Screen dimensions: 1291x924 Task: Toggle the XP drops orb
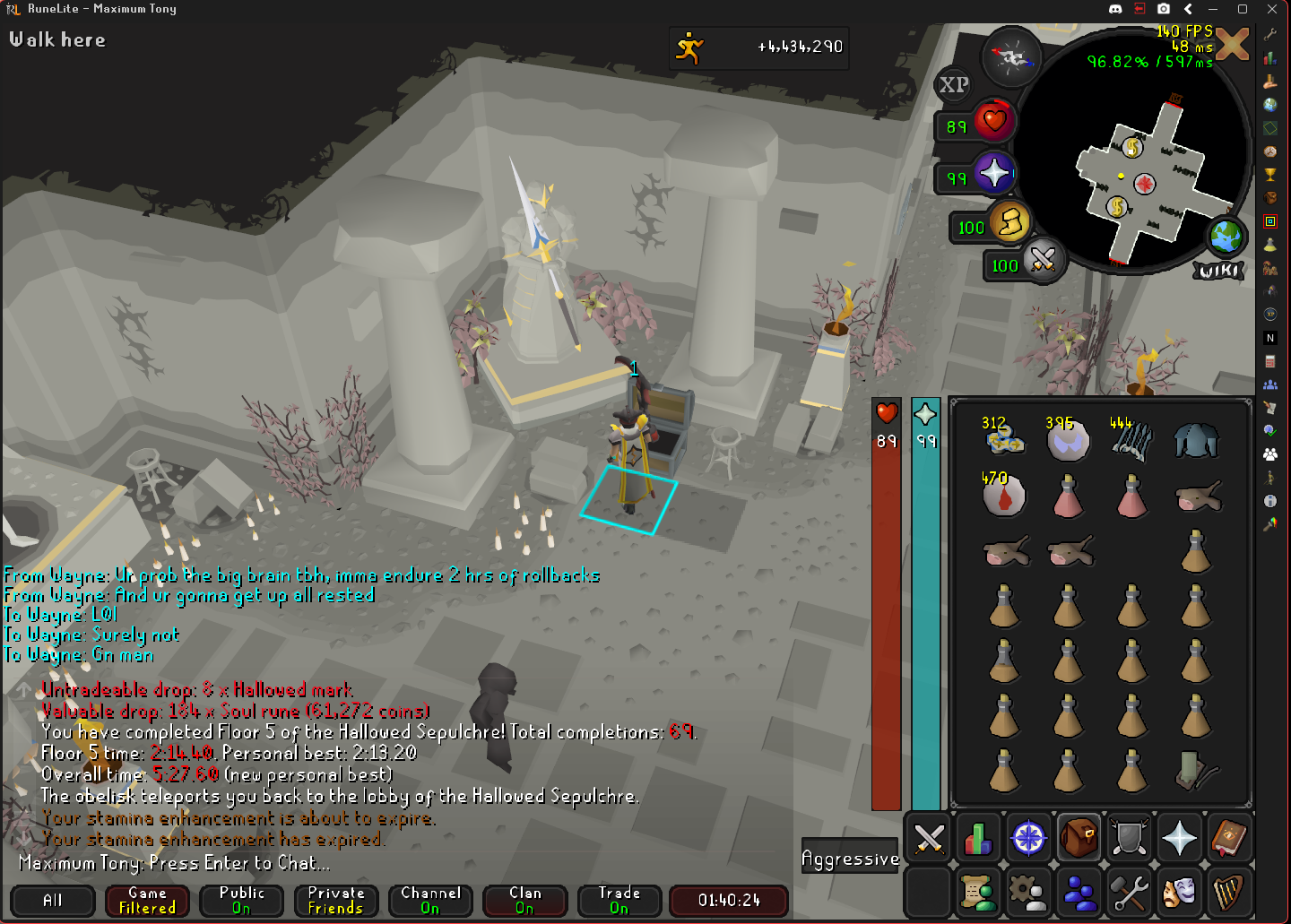click(953, 85)
